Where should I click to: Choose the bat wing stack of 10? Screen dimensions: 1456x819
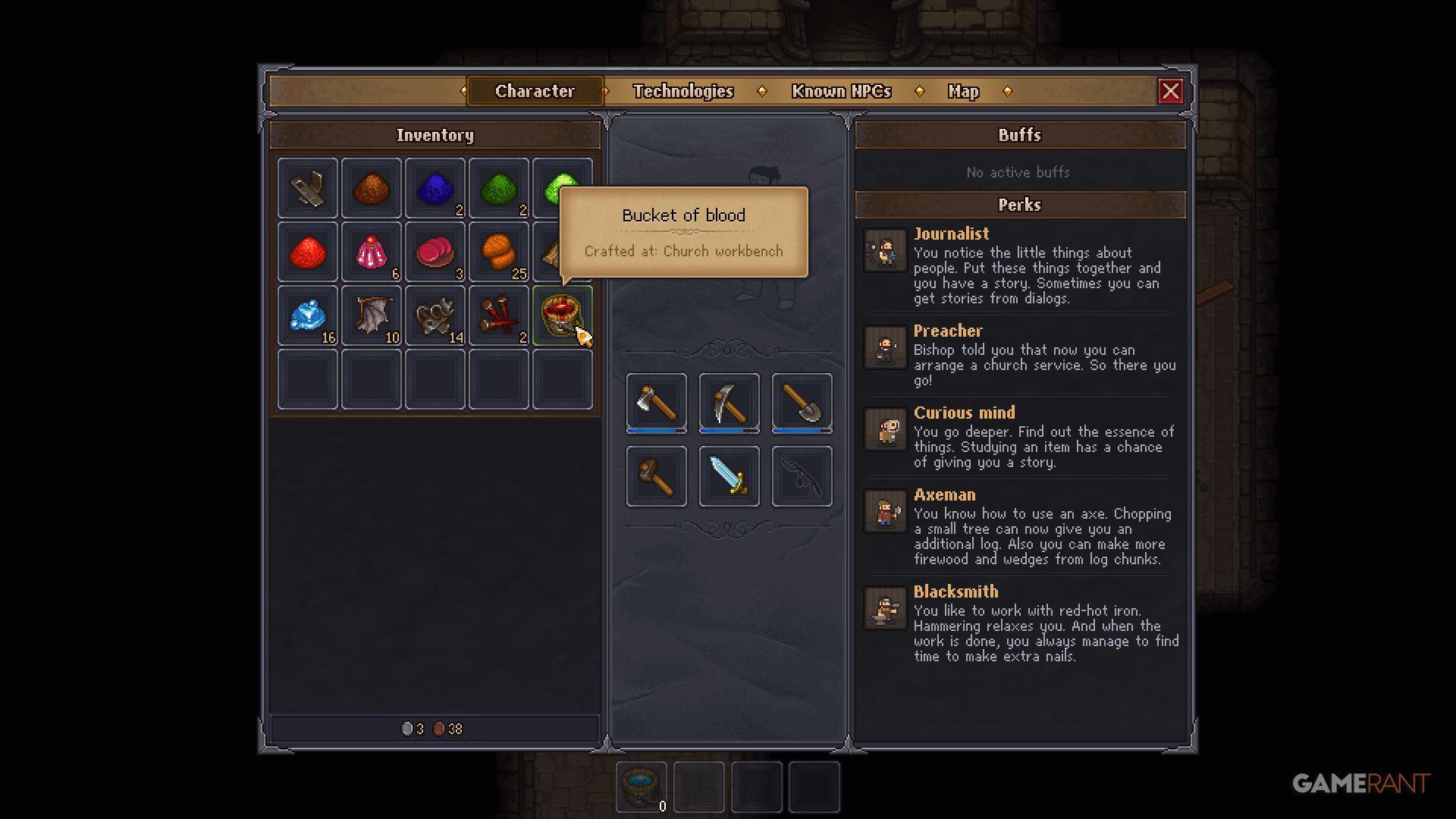(371, 315)
